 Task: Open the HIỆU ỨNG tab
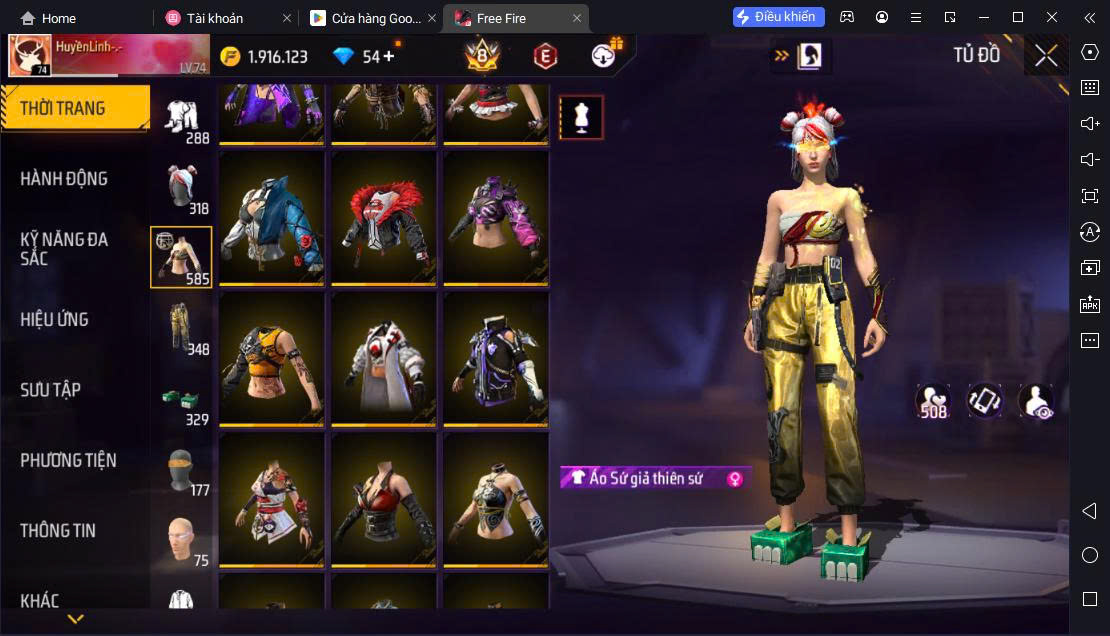pos(55,320)
